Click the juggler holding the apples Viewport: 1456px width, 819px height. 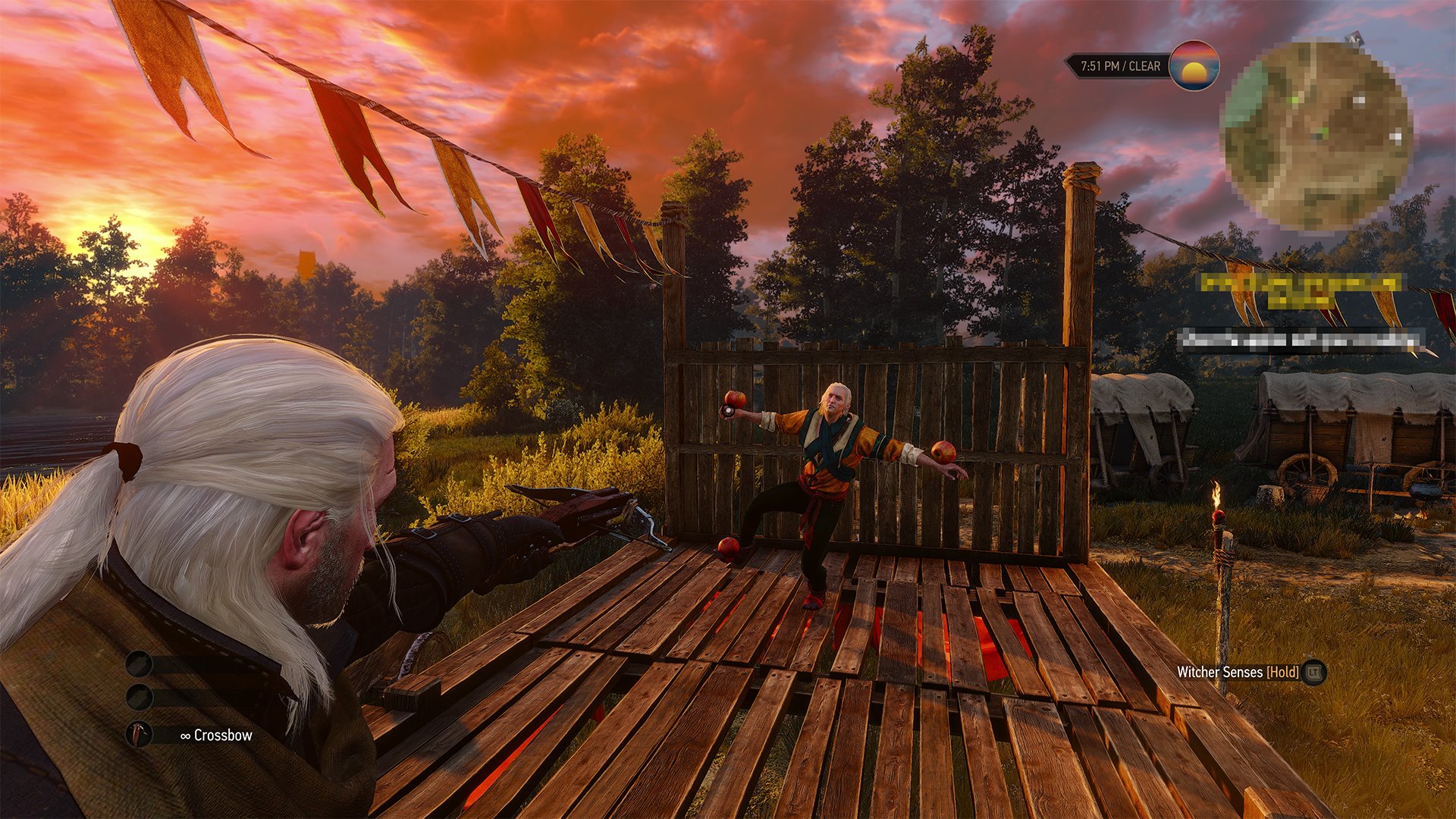point(834,455)
